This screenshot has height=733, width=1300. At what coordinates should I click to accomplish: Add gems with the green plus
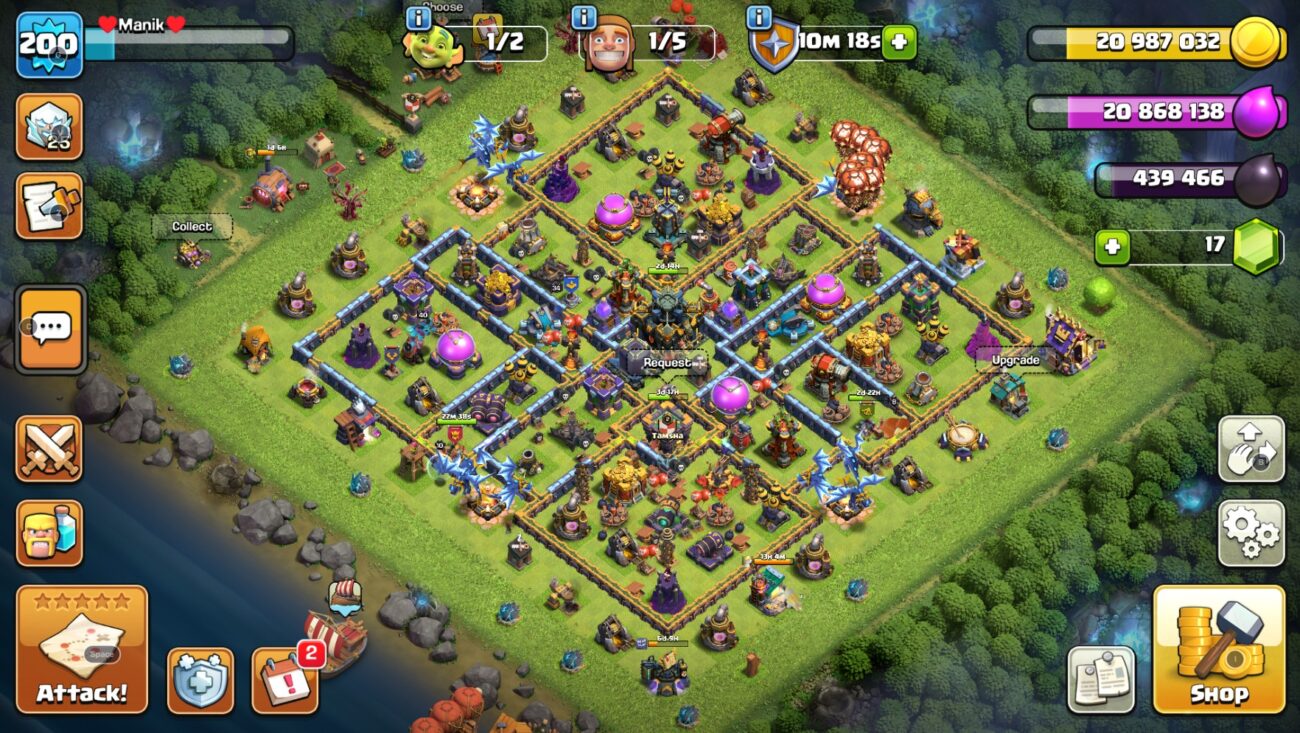(x=1111, y=247)
